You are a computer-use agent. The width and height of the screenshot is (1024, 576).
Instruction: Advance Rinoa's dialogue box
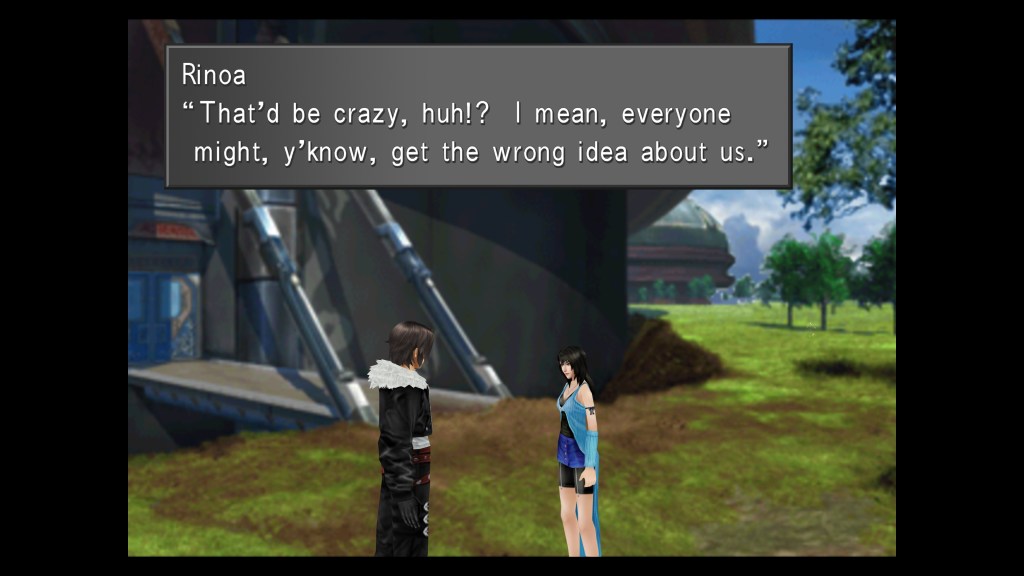point(478,116)
